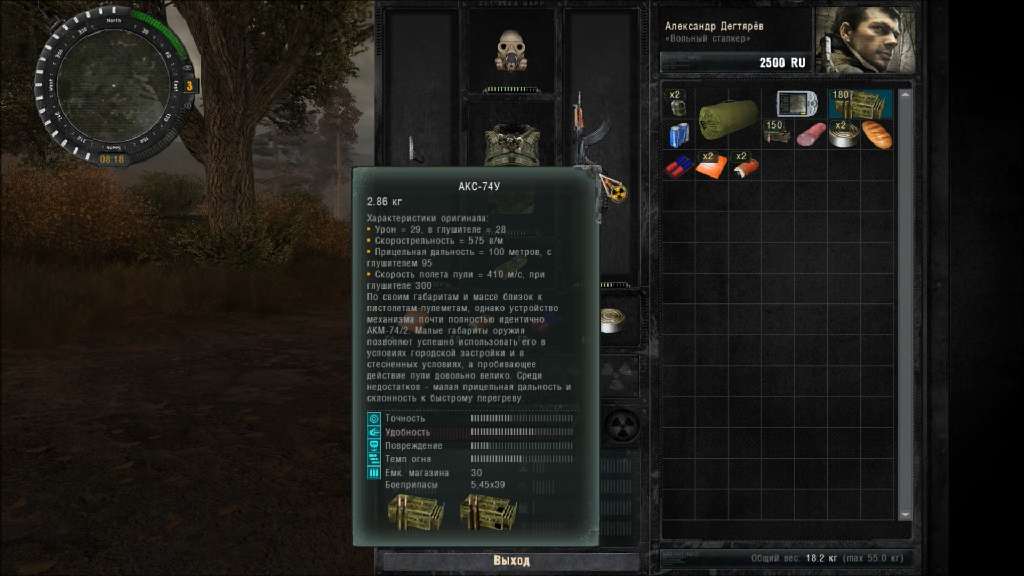Choose the red and blue shotgun shells

tap(679, 166)
